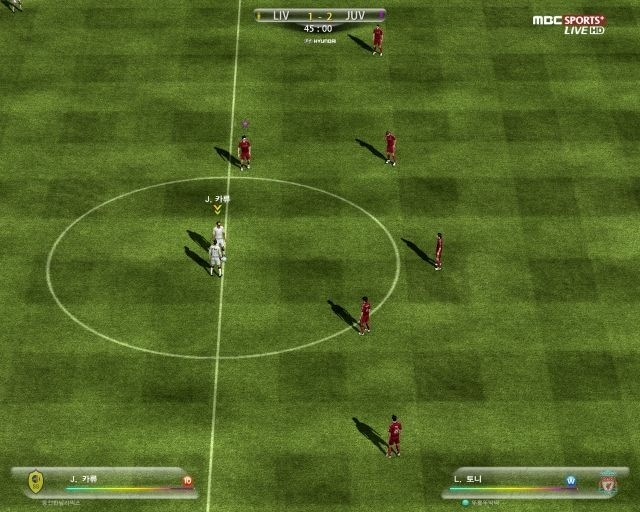Click the yellow team crest beside J. 카류
640x512 pixels.
click(36, 483)
